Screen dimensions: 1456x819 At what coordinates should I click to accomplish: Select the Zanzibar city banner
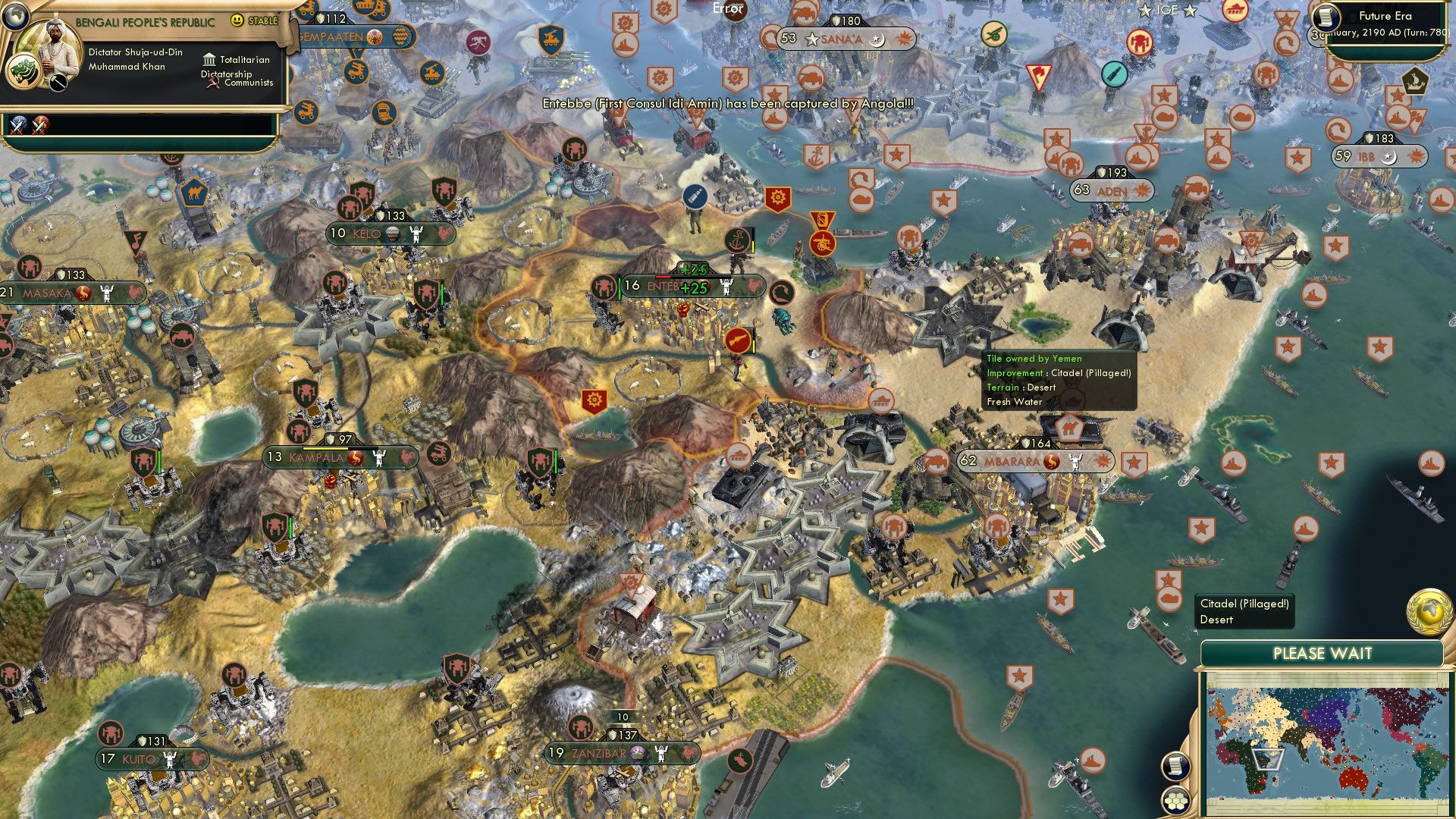point(599,755)
